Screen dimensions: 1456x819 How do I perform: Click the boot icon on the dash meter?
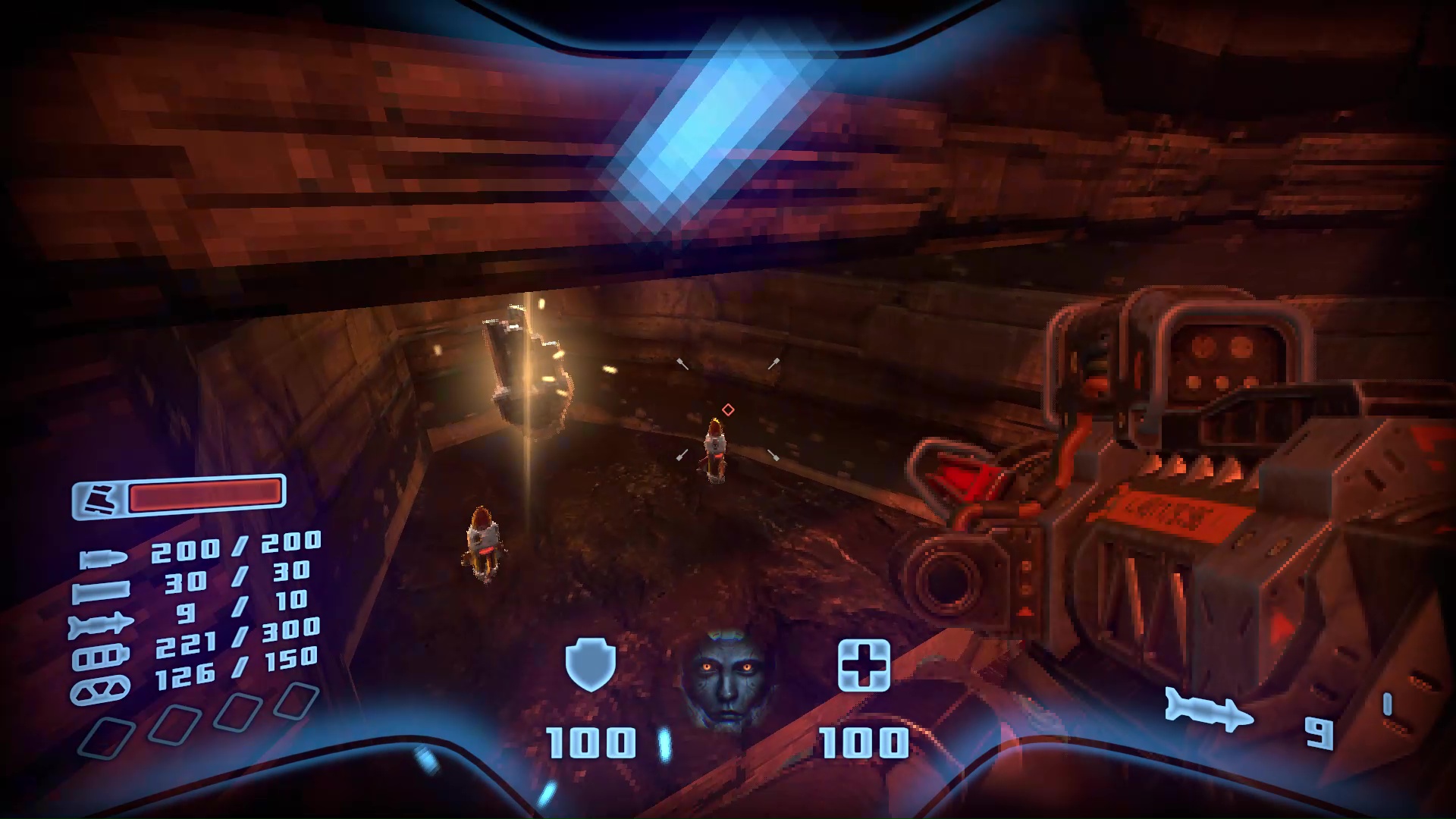point(101,500)
